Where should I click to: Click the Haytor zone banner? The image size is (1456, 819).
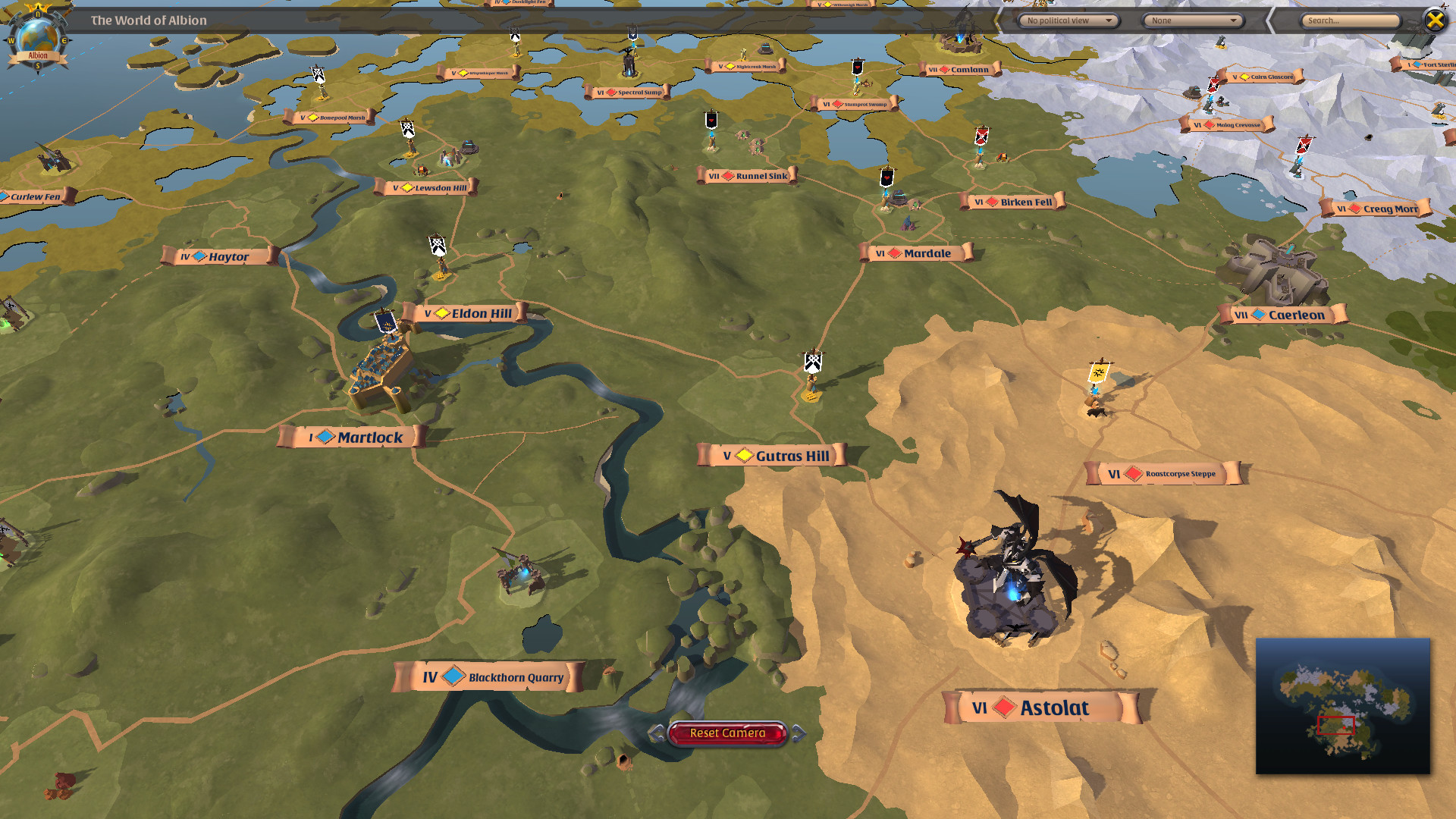216,256
